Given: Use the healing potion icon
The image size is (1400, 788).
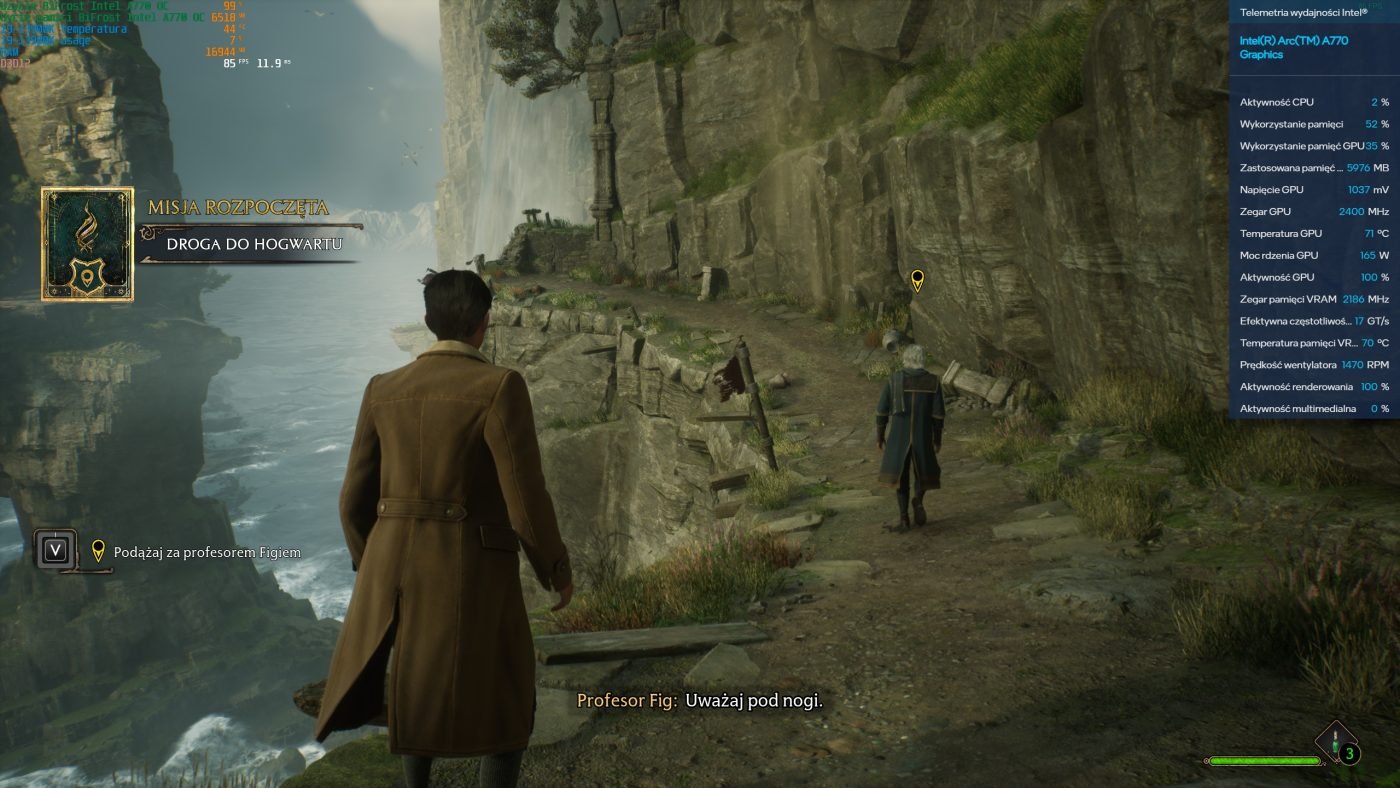Looking at the screenshot, I should pyautogui.click(x=1337, y=744).
